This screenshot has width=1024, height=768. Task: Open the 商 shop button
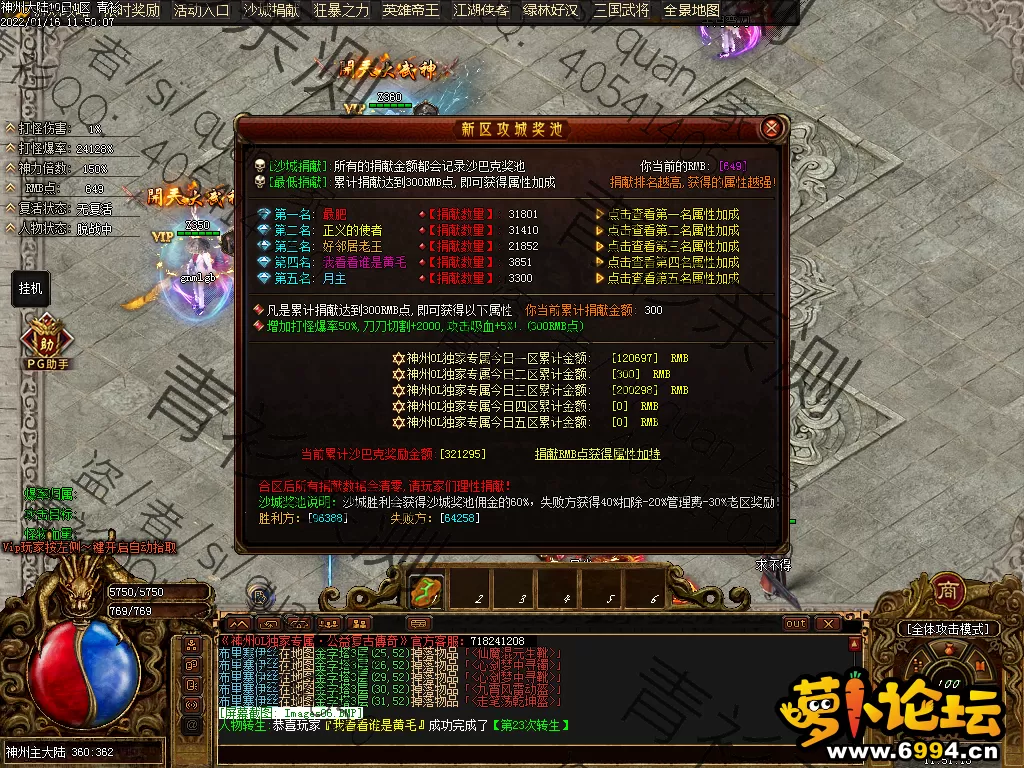(x=947, y=590)
